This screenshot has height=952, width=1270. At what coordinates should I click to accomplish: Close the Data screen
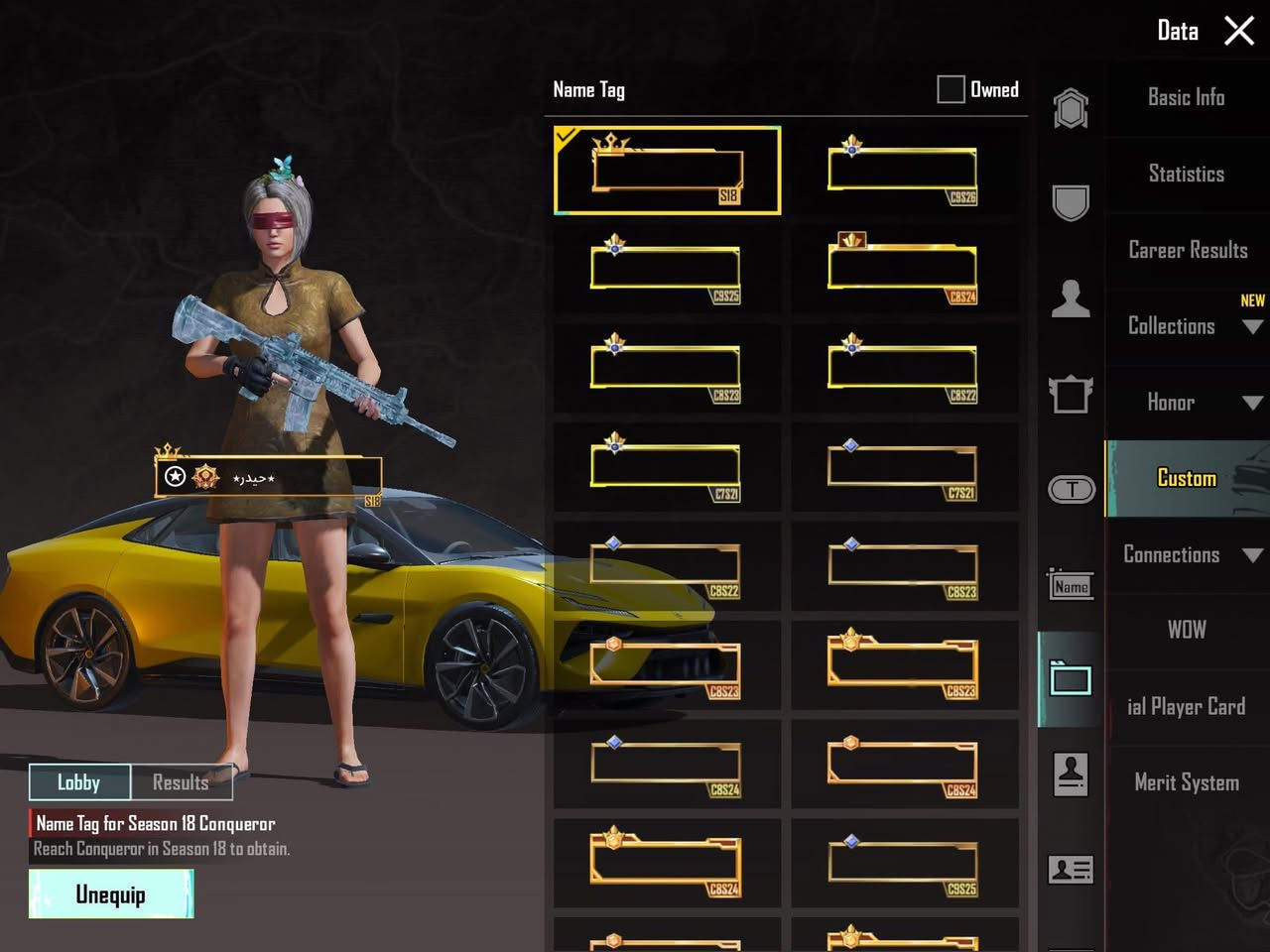pyautogui.click(x=1239, y=31)
